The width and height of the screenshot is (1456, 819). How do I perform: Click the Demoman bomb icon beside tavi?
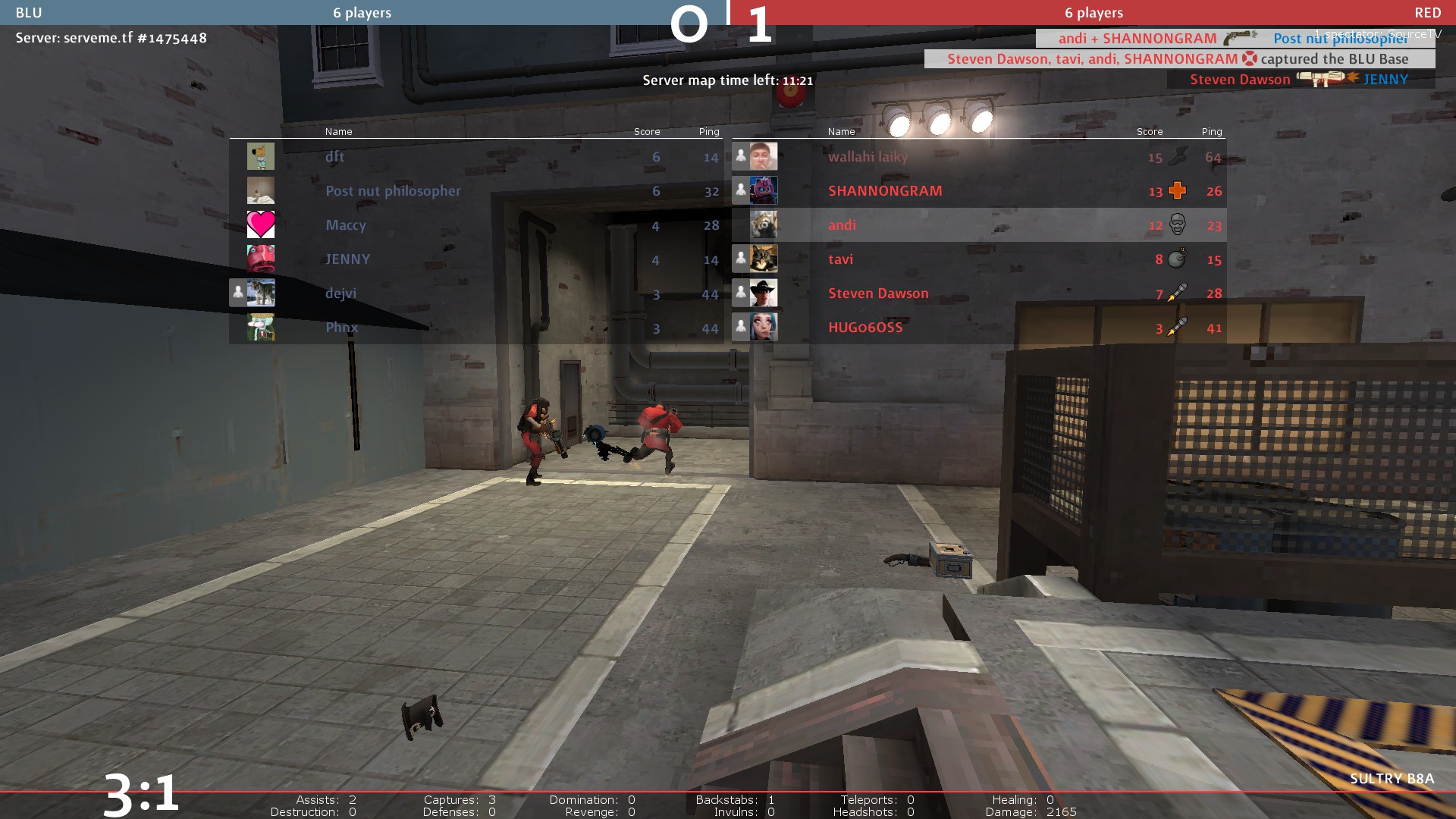[x=1177, y=259]
